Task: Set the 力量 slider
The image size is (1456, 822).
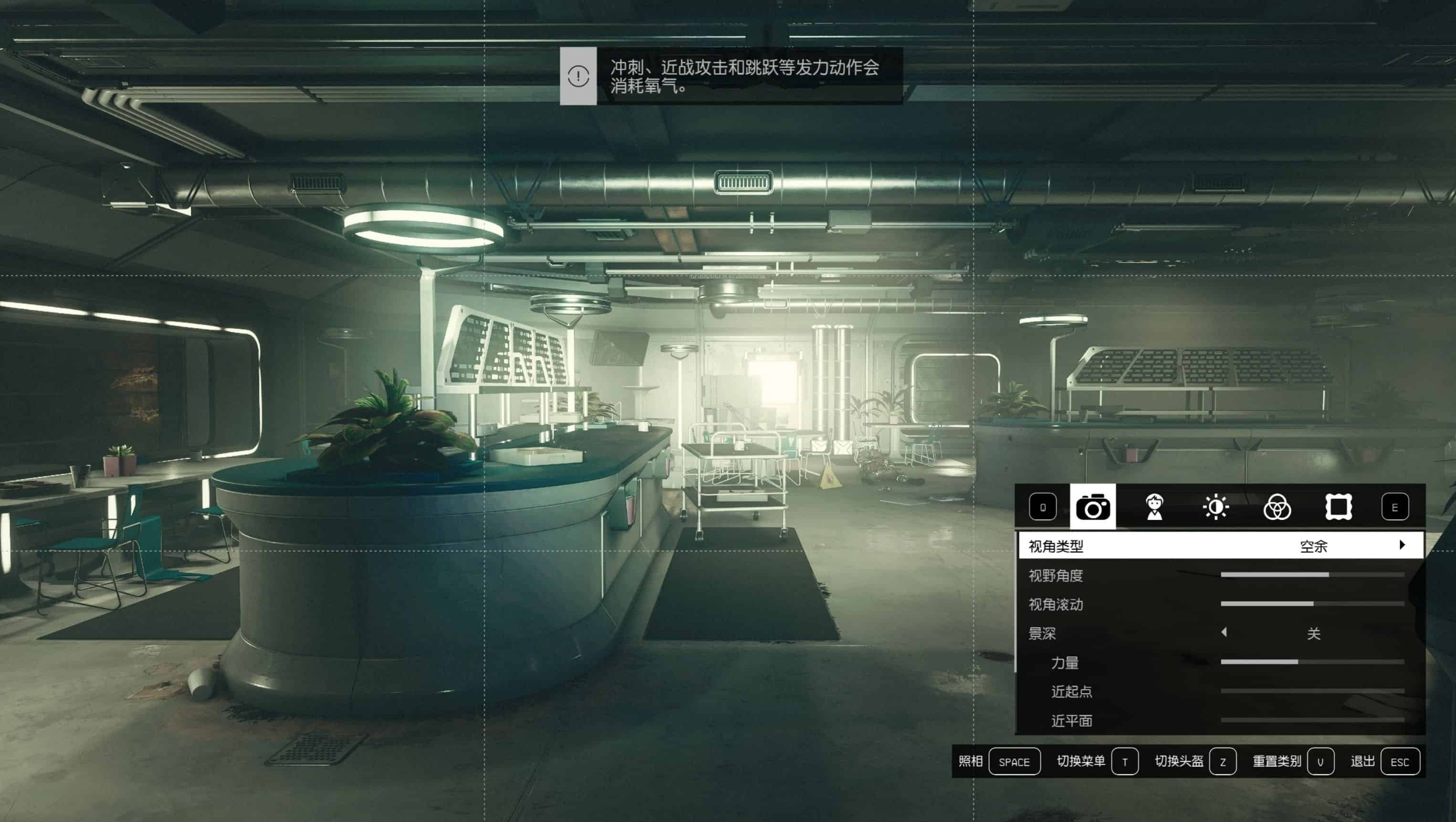Action: tap(1312, 662)
